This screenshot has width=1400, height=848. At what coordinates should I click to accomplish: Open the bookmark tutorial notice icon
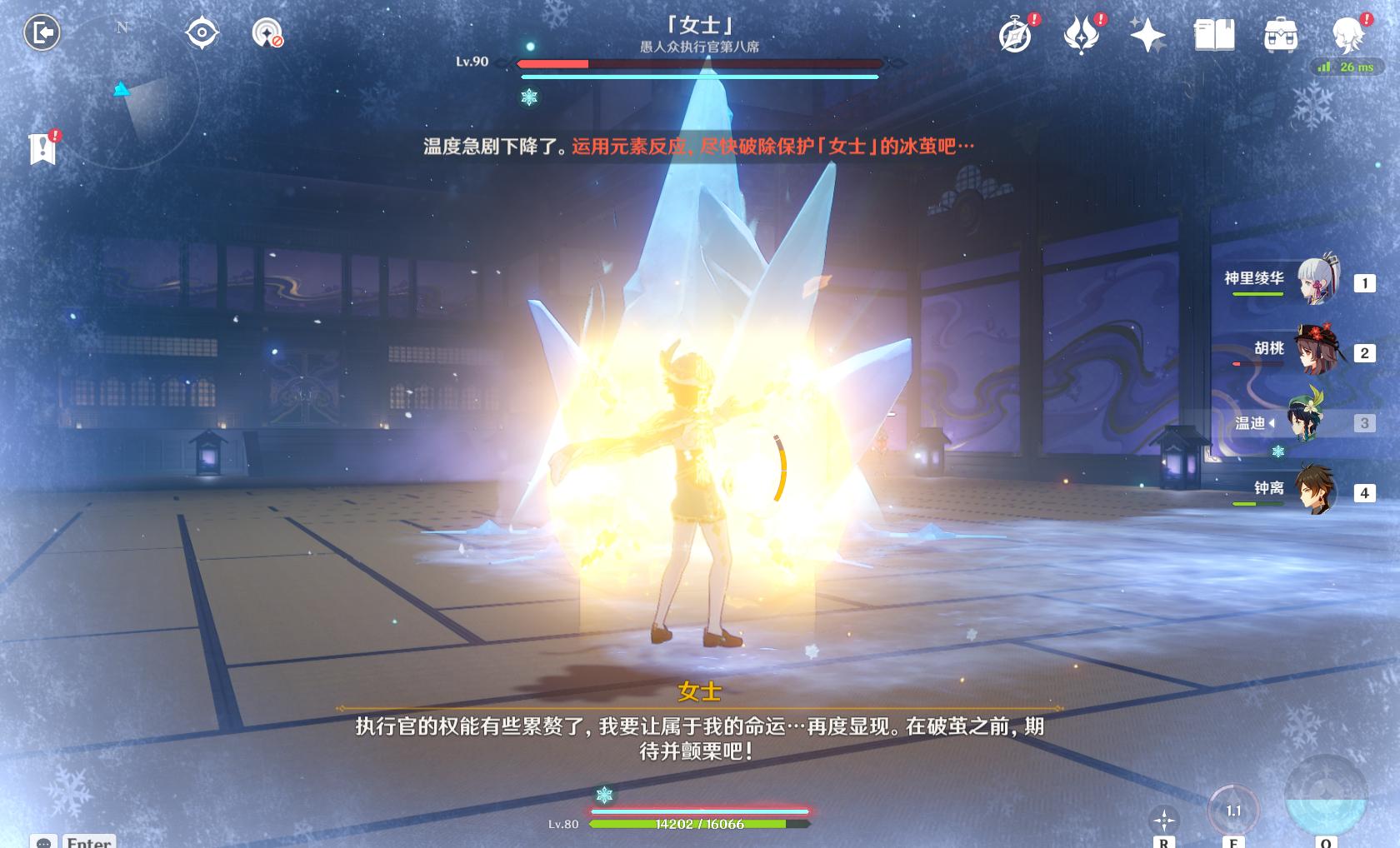43,149
